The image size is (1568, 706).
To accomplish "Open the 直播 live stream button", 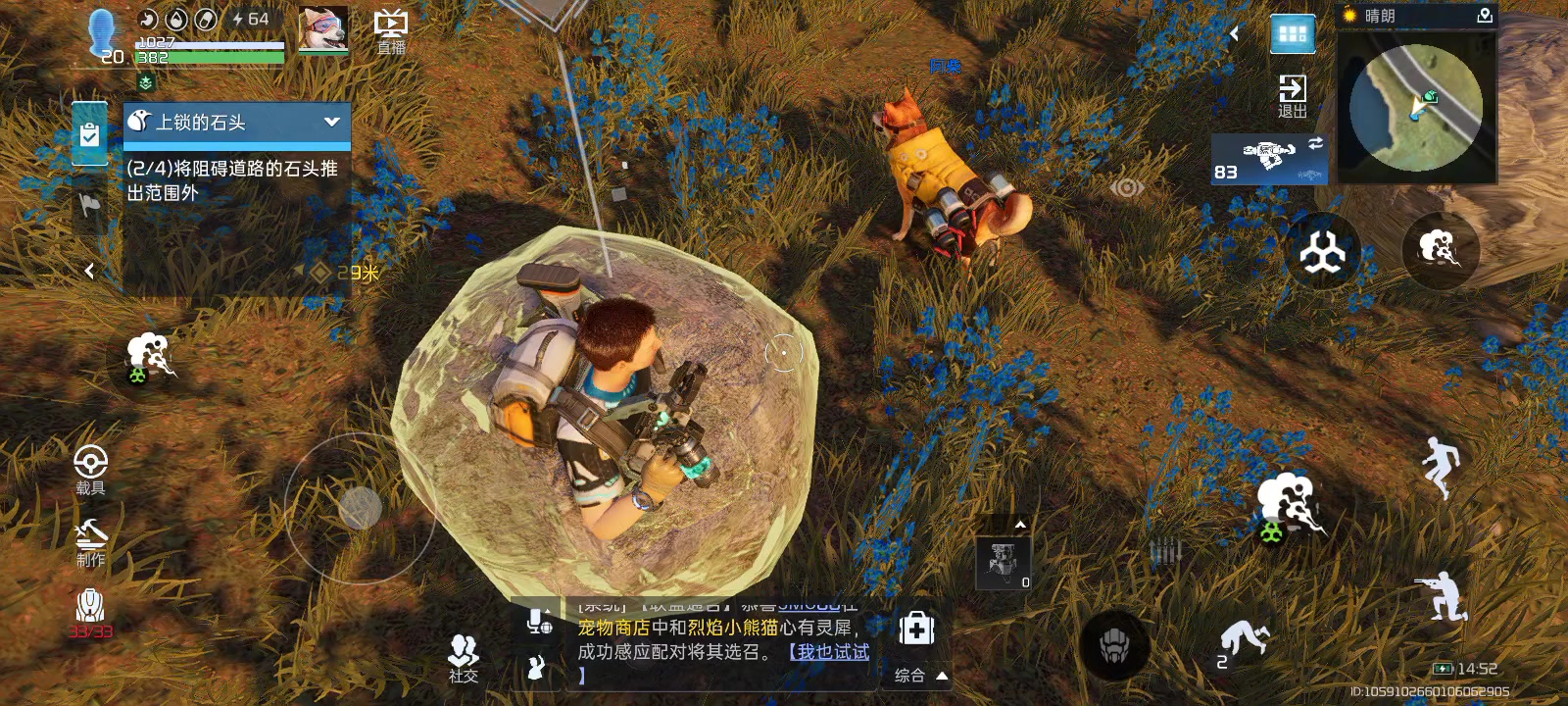I will pos(391,31).
